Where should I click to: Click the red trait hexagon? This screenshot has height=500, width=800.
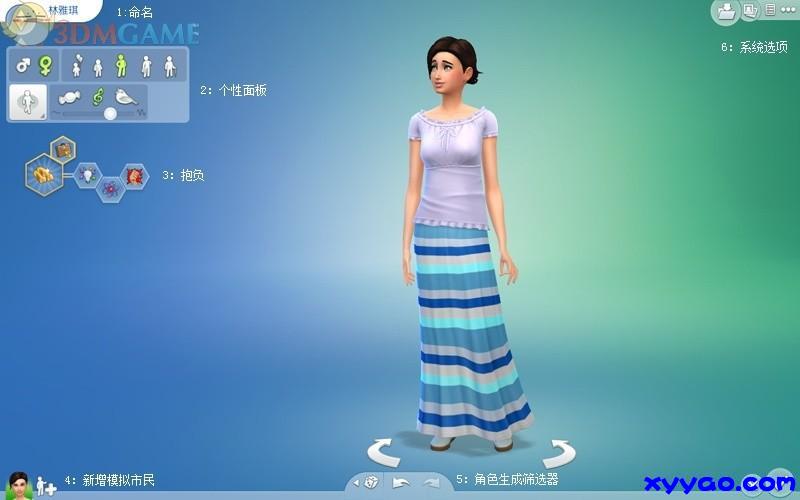(x=132, y=174)
